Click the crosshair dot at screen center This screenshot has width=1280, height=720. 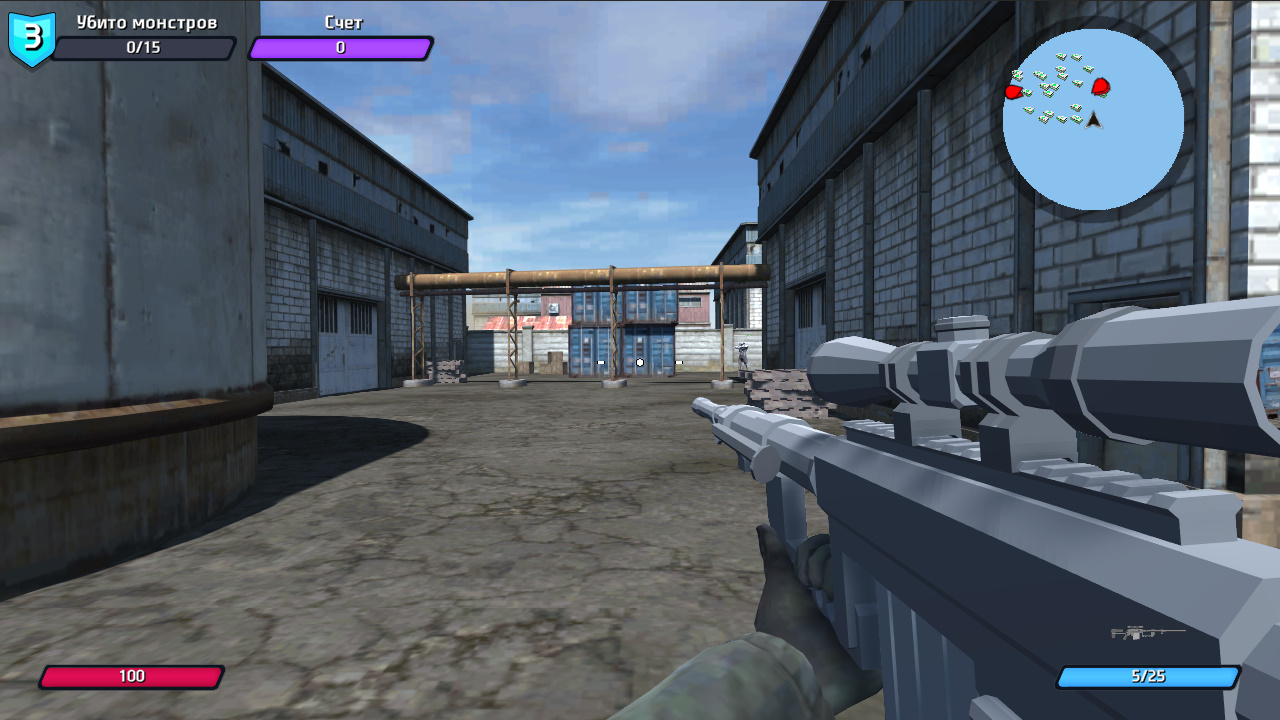tap(640, 363)
